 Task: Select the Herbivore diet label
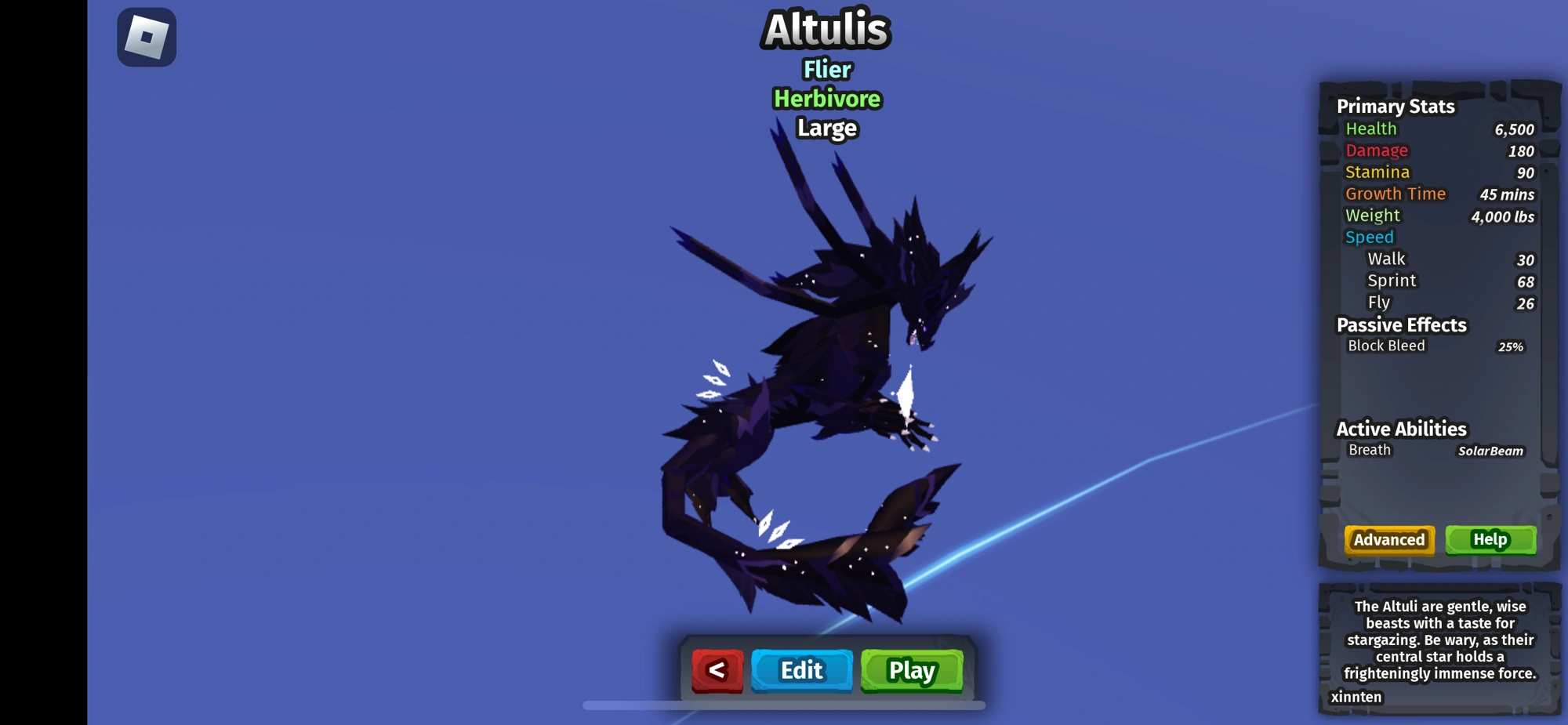825,99
